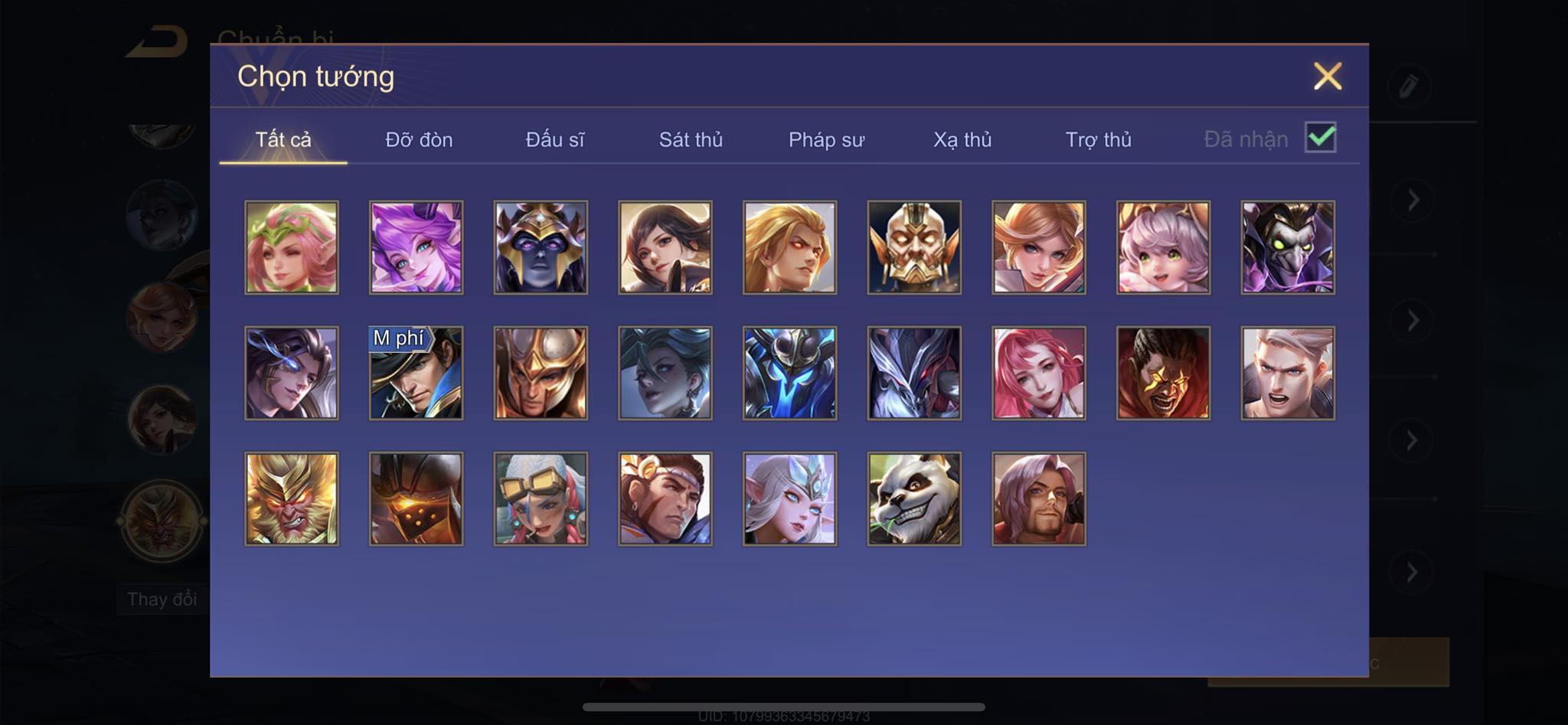Viewport: 1568px width, 725px height.
Task: Filter heroes by Xạ thủ
Action: (x=962, y=140)
